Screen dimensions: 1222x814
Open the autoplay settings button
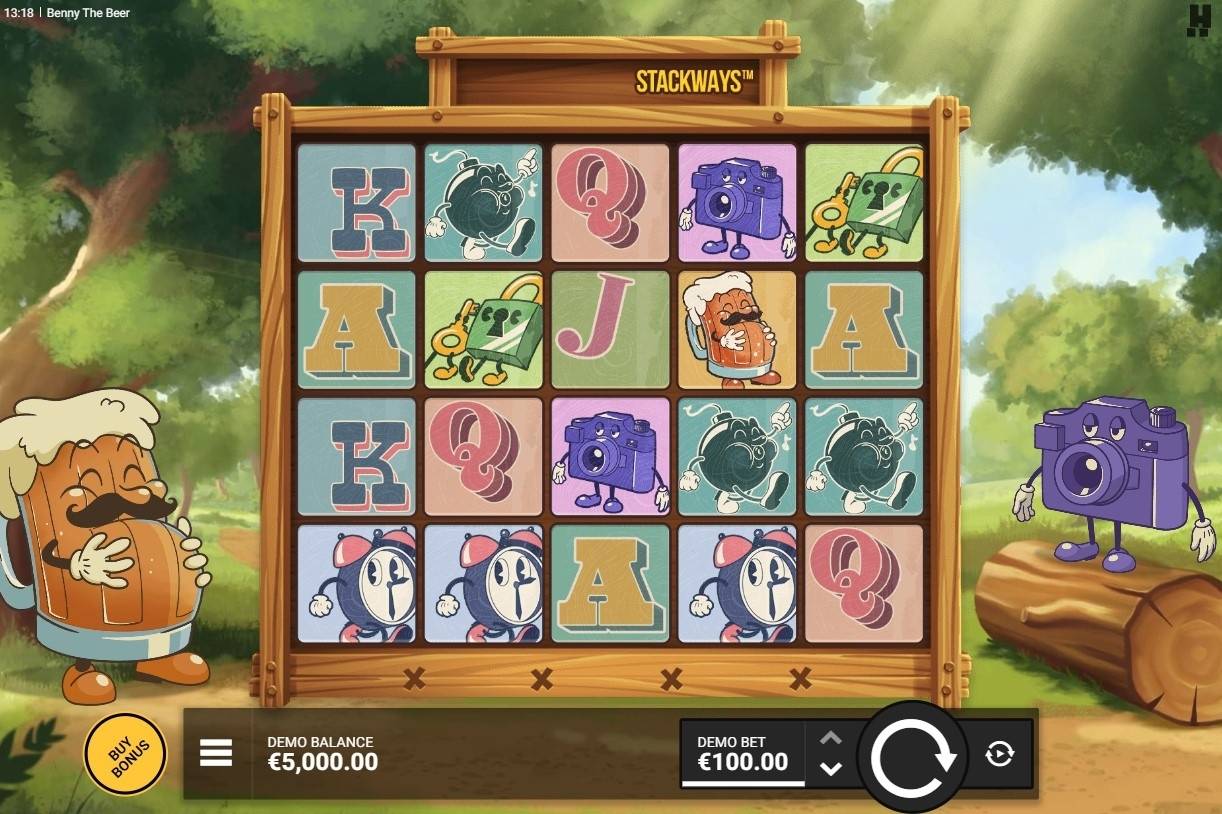click(x=999, y=754)
